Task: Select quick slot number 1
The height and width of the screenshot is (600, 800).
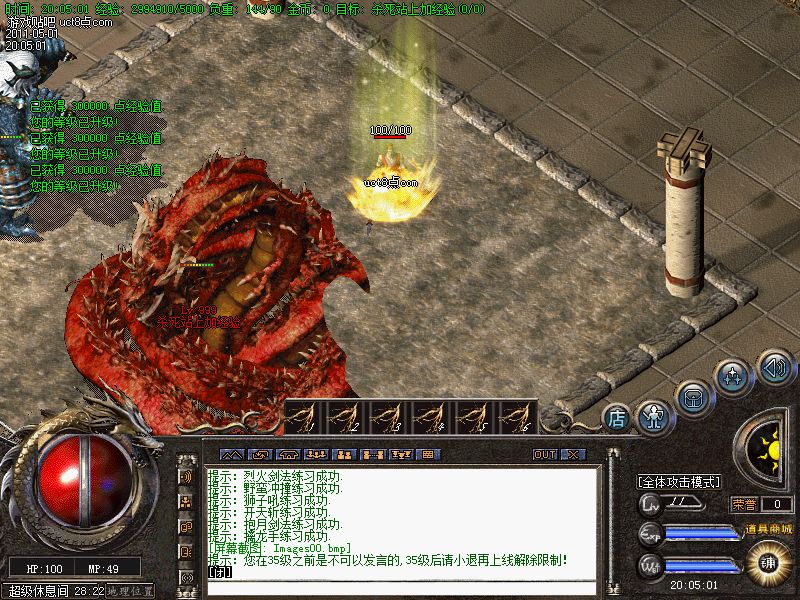Action: 302,416
